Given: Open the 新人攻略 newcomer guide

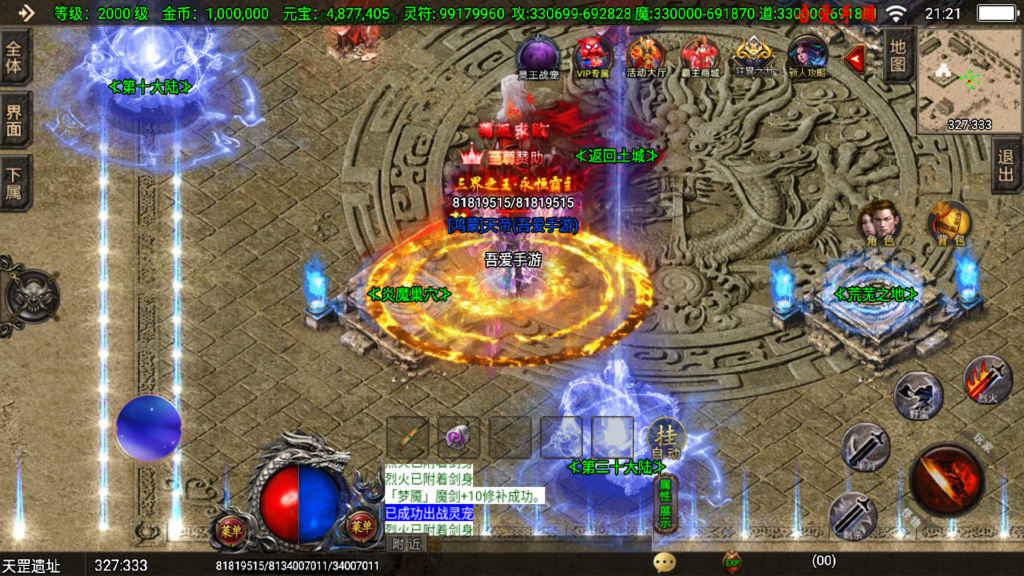Looking at the screenshot, I should pos(807,58).
